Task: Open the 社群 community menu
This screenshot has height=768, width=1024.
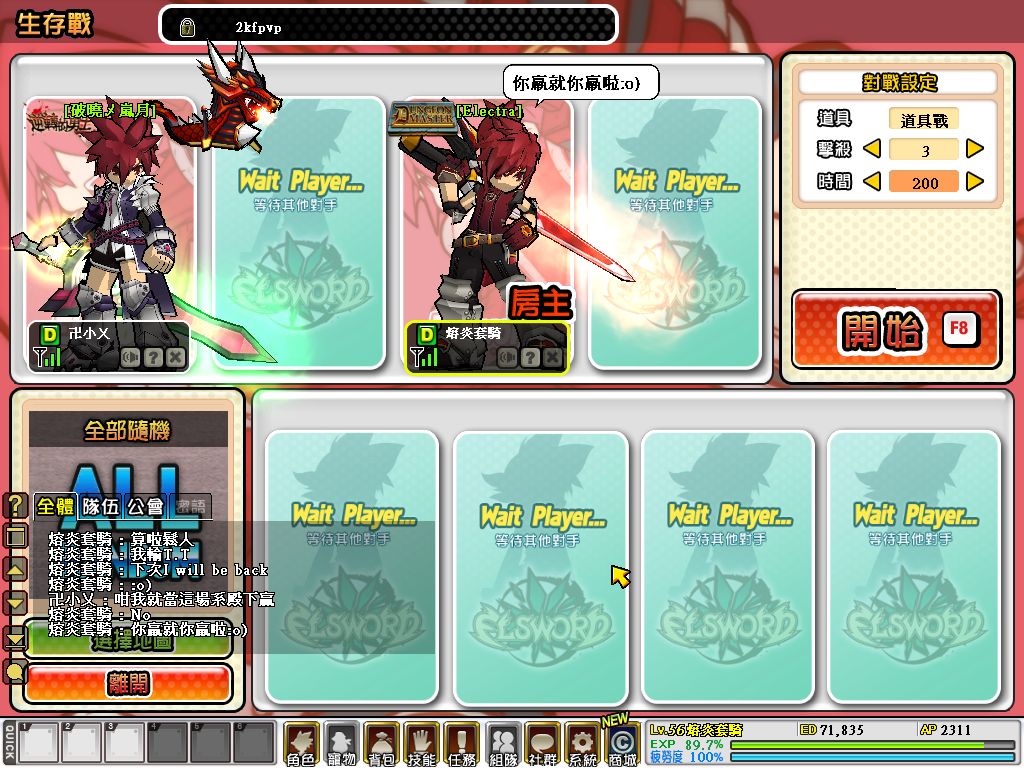Action: pyautogui.click(x=541, y=744)
